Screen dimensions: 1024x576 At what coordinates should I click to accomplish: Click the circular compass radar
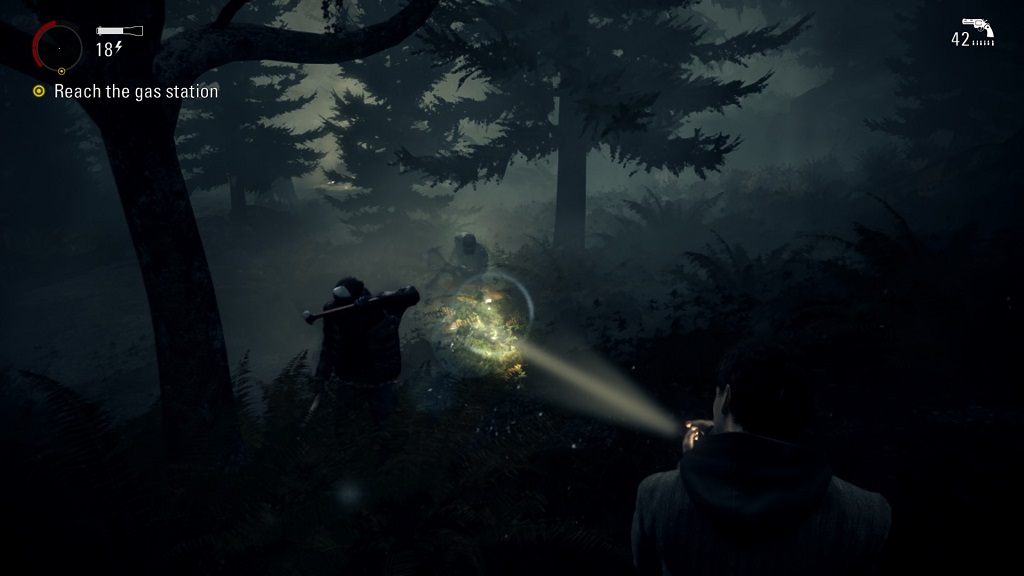tap(60, 47)
